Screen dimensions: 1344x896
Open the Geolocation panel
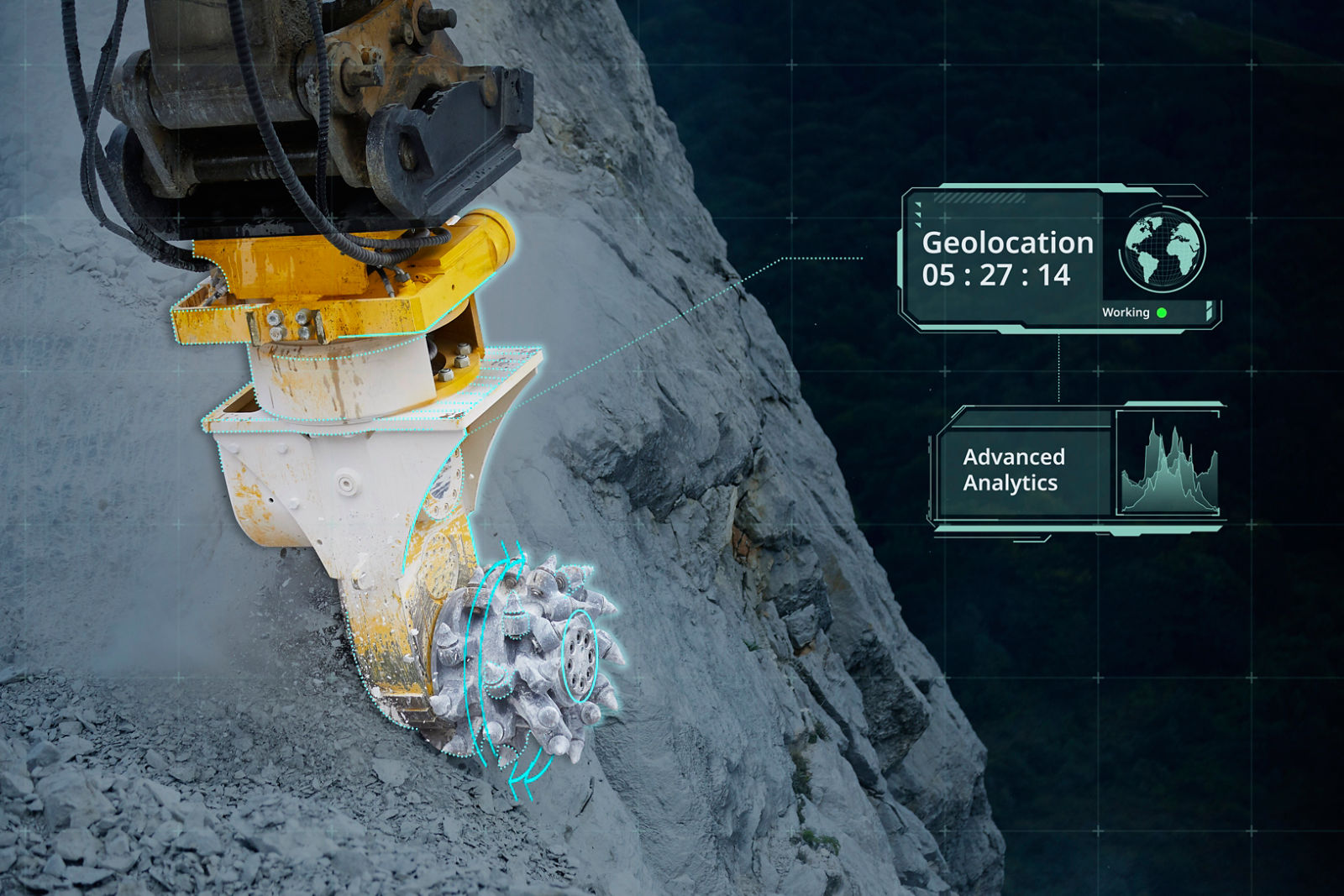[1006, 259]
